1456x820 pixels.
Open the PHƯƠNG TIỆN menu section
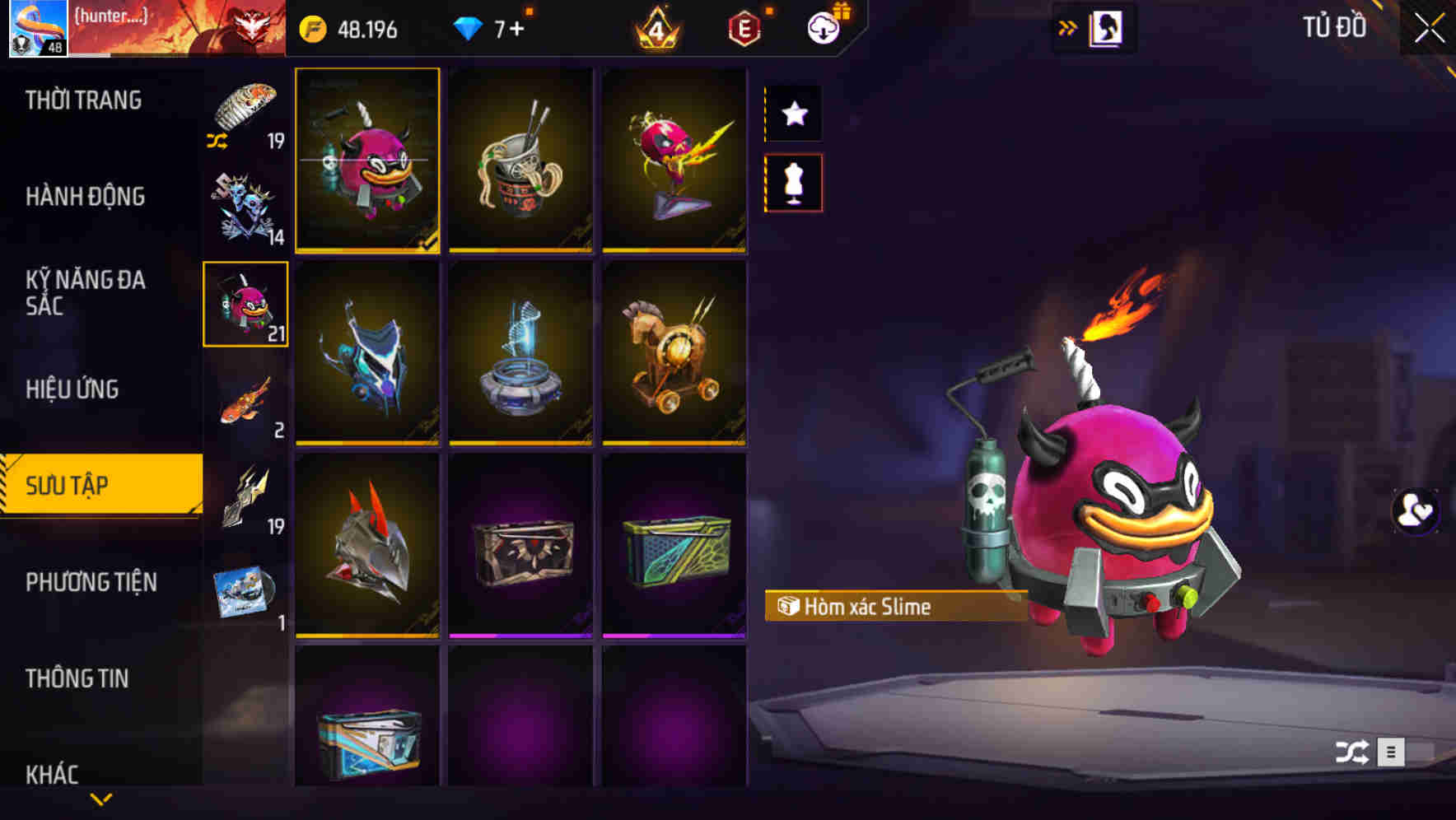tap(91, 581)
